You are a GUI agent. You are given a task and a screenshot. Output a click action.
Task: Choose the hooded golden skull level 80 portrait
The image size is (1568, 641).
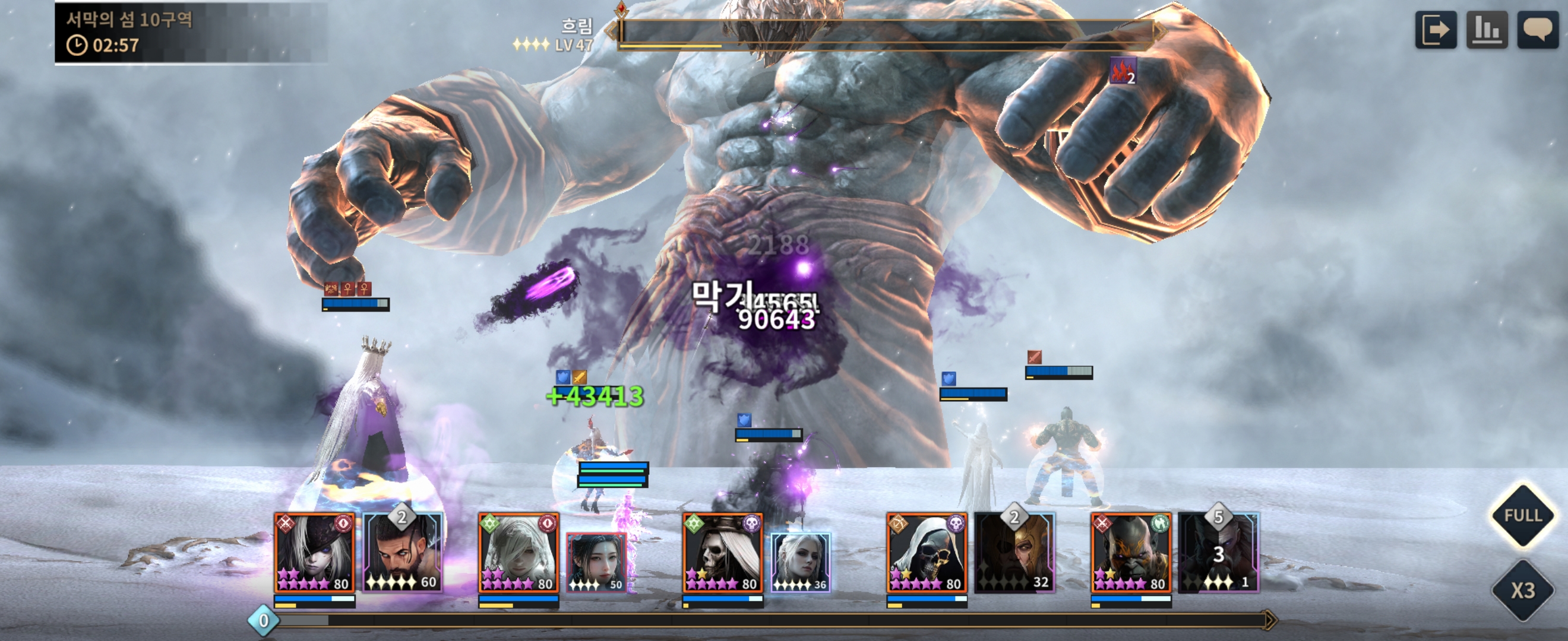pyautogui.click(x=927, y=553)
